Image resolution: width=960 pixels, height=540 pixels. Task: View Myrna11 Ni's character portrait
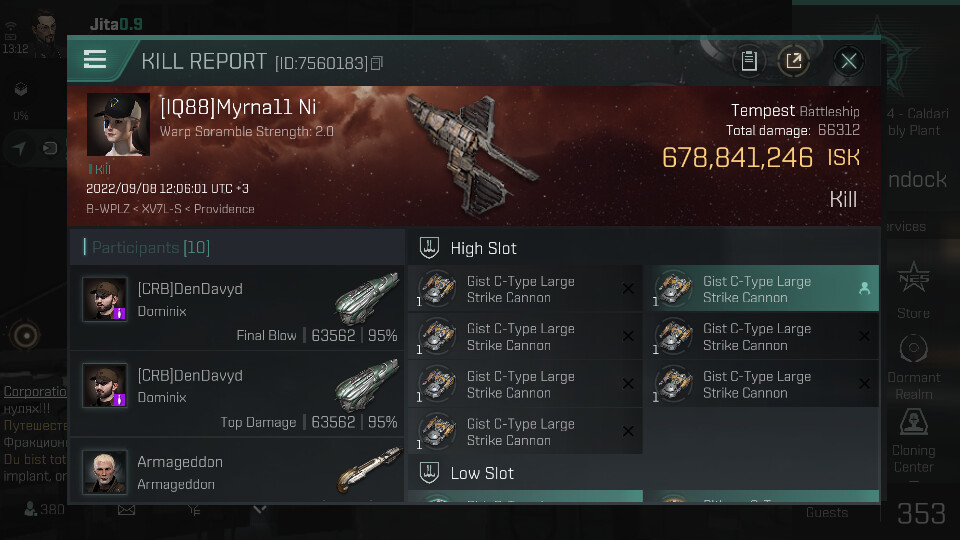pos(118,125)
